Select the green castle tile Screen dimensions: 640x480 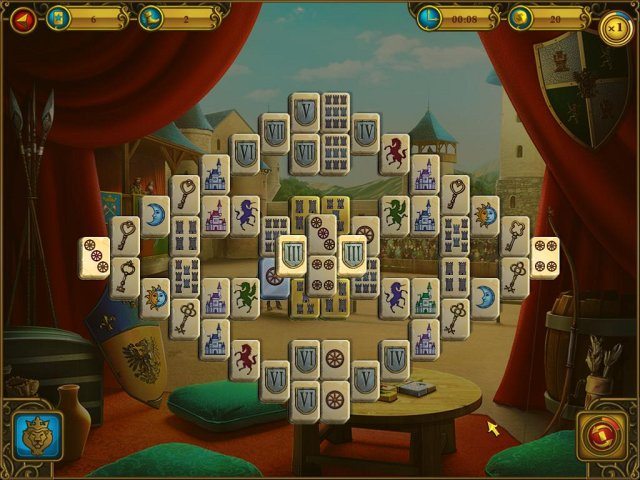pos(424,298)
